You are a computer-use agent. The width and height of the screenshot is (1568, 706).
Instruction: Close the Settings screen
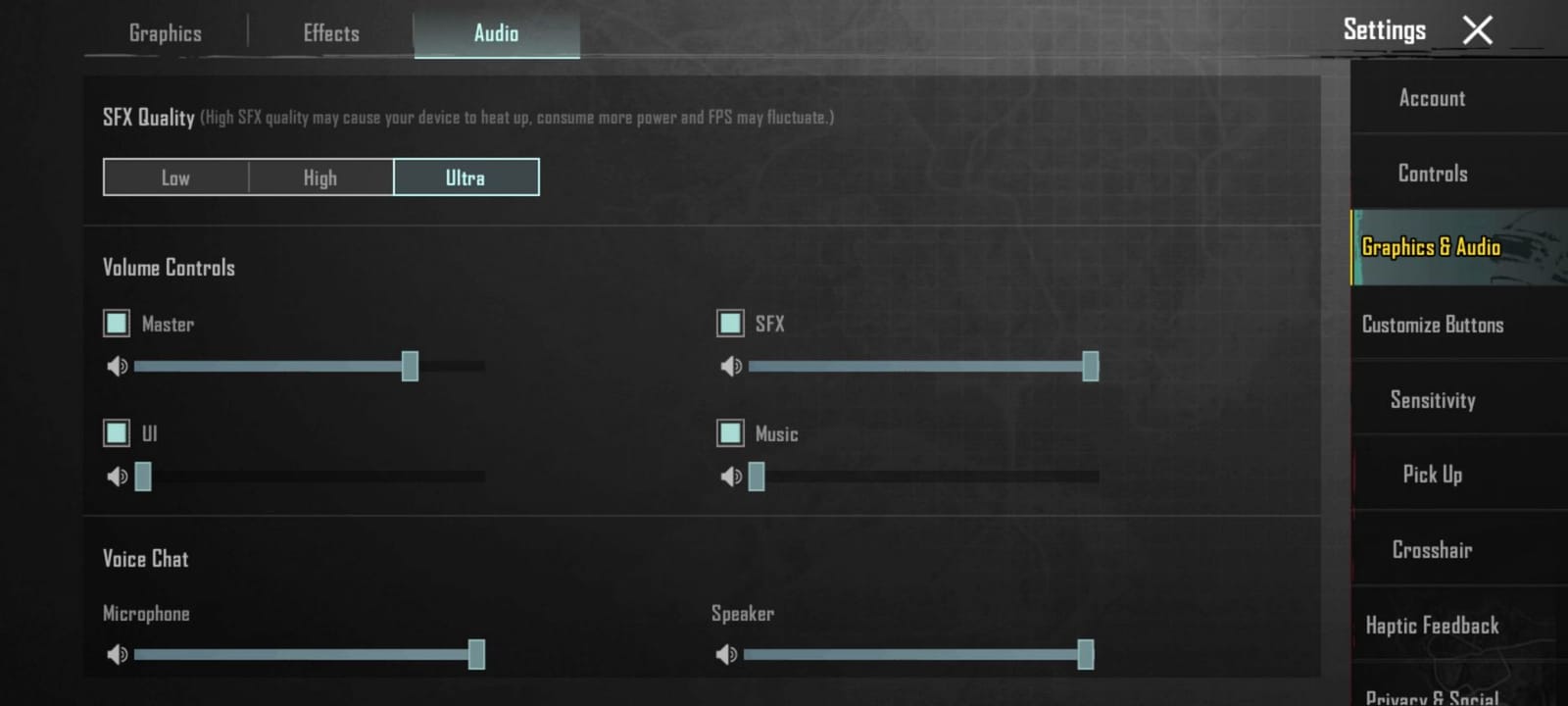[1478, 29]
